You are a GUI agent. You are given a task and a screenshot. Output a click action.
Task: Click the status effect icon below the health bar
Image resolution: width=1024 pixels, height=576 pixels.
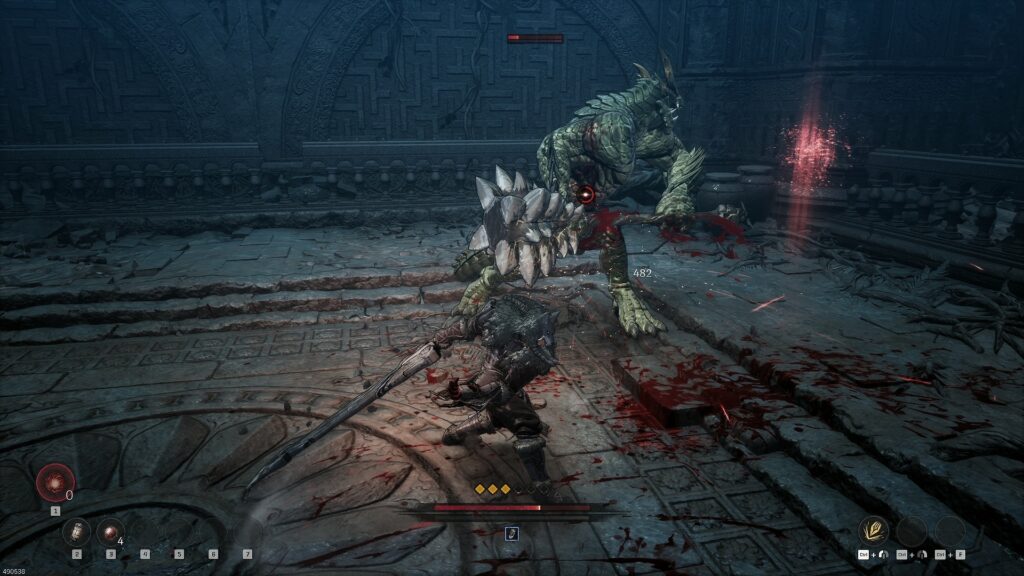(511, 533)
